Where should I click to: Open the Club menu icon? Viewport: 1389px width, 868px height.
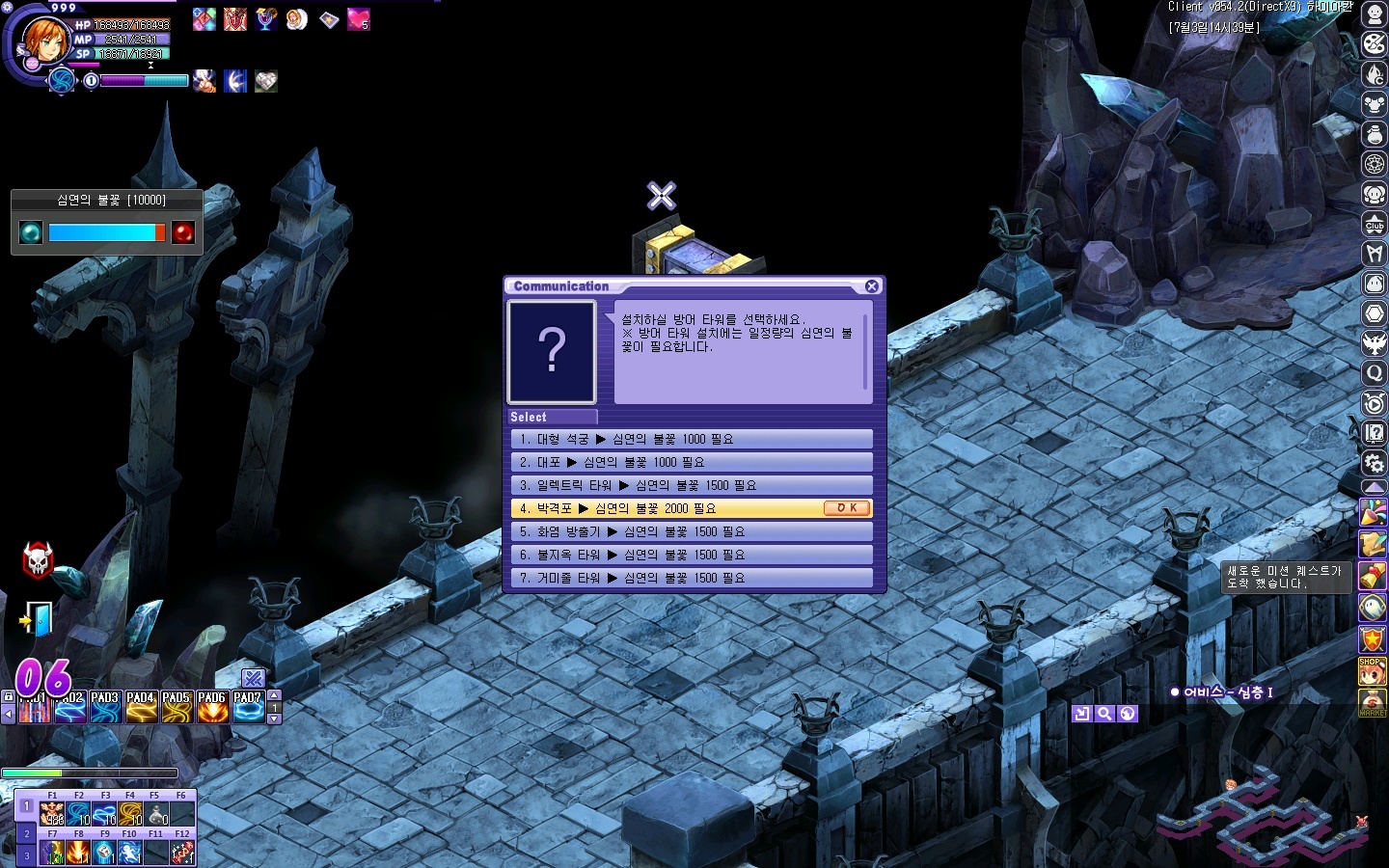pos(1375,225)
